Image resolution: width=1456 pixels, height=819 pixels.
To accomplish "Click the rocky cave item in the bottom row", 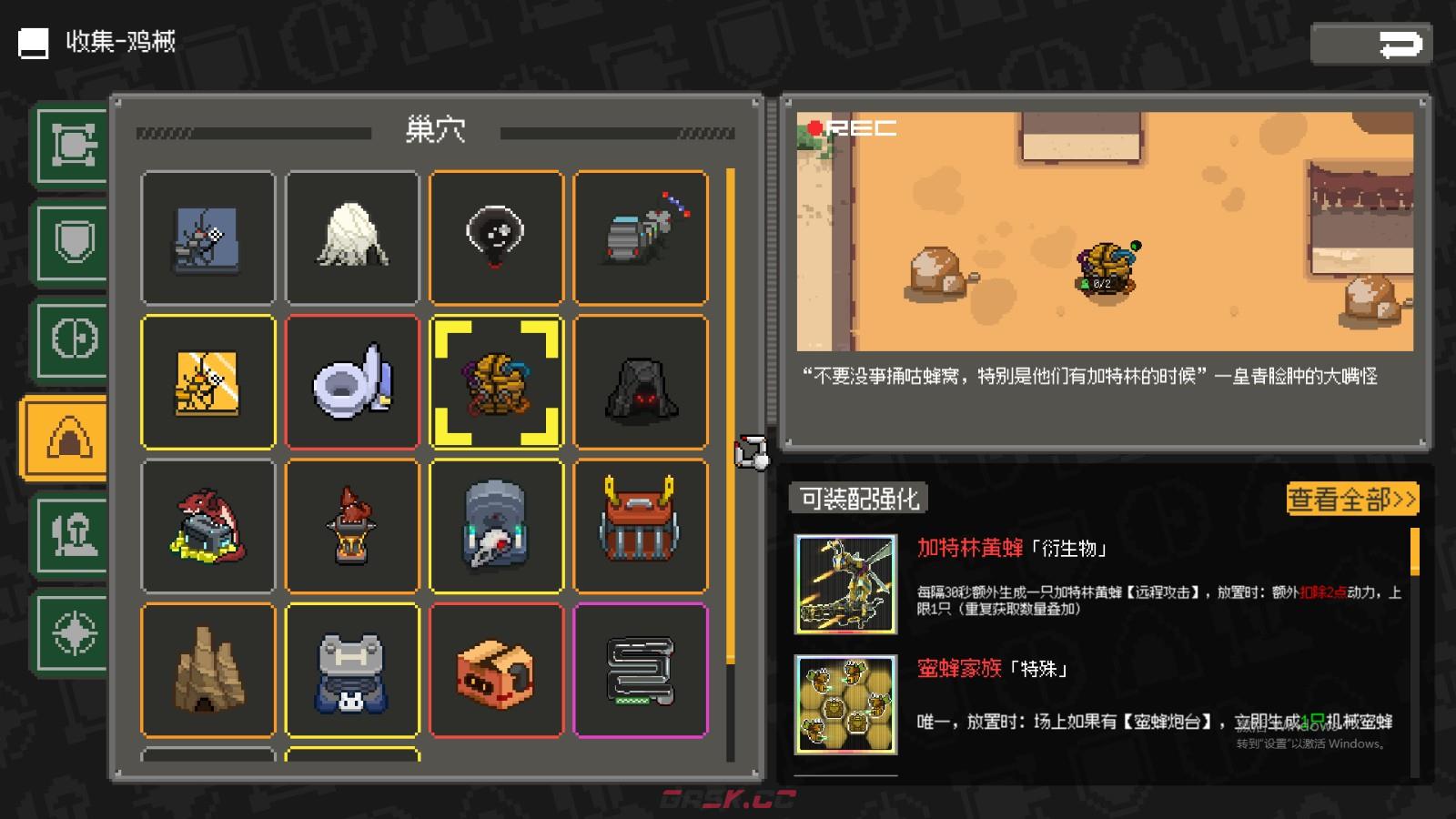I will click(207, 669).
